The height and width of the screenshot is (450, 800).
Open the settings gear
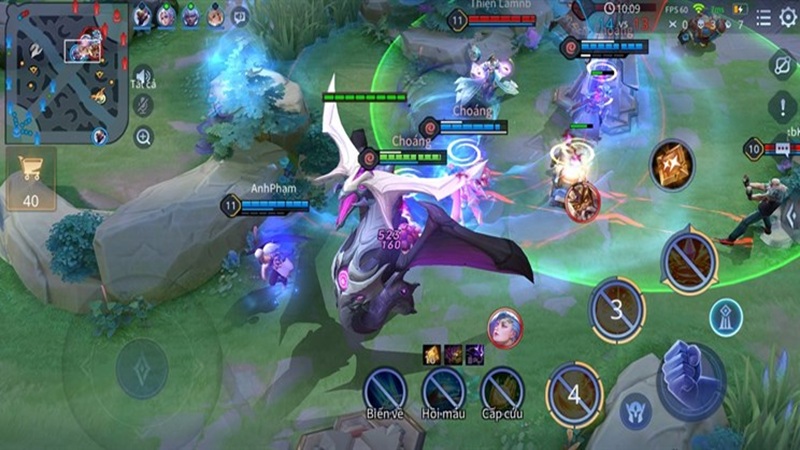[x=787, y=17]
